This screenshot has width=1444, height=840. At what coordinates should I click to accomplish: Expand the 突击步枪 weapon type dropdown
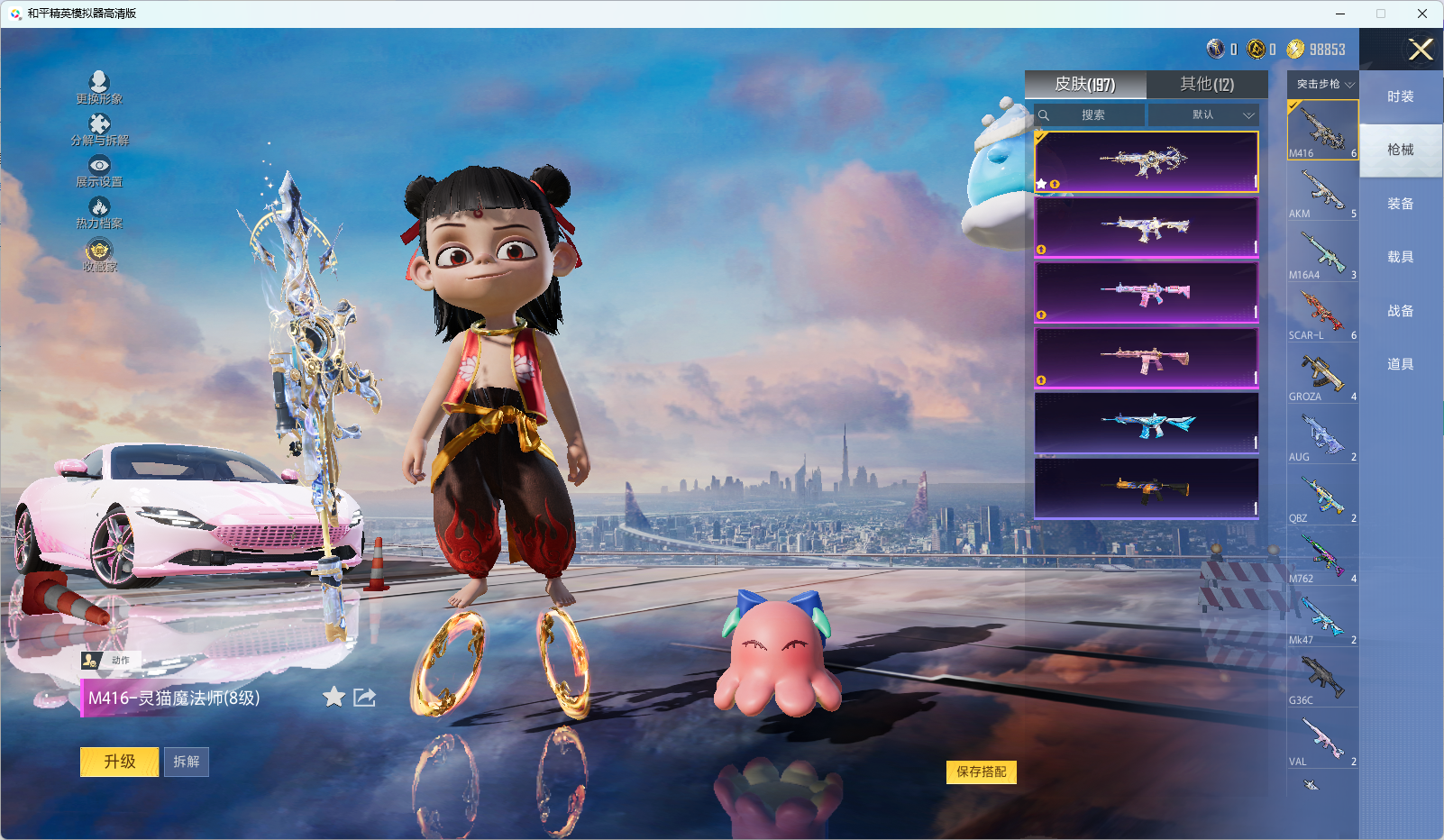tap(1324, 84)
